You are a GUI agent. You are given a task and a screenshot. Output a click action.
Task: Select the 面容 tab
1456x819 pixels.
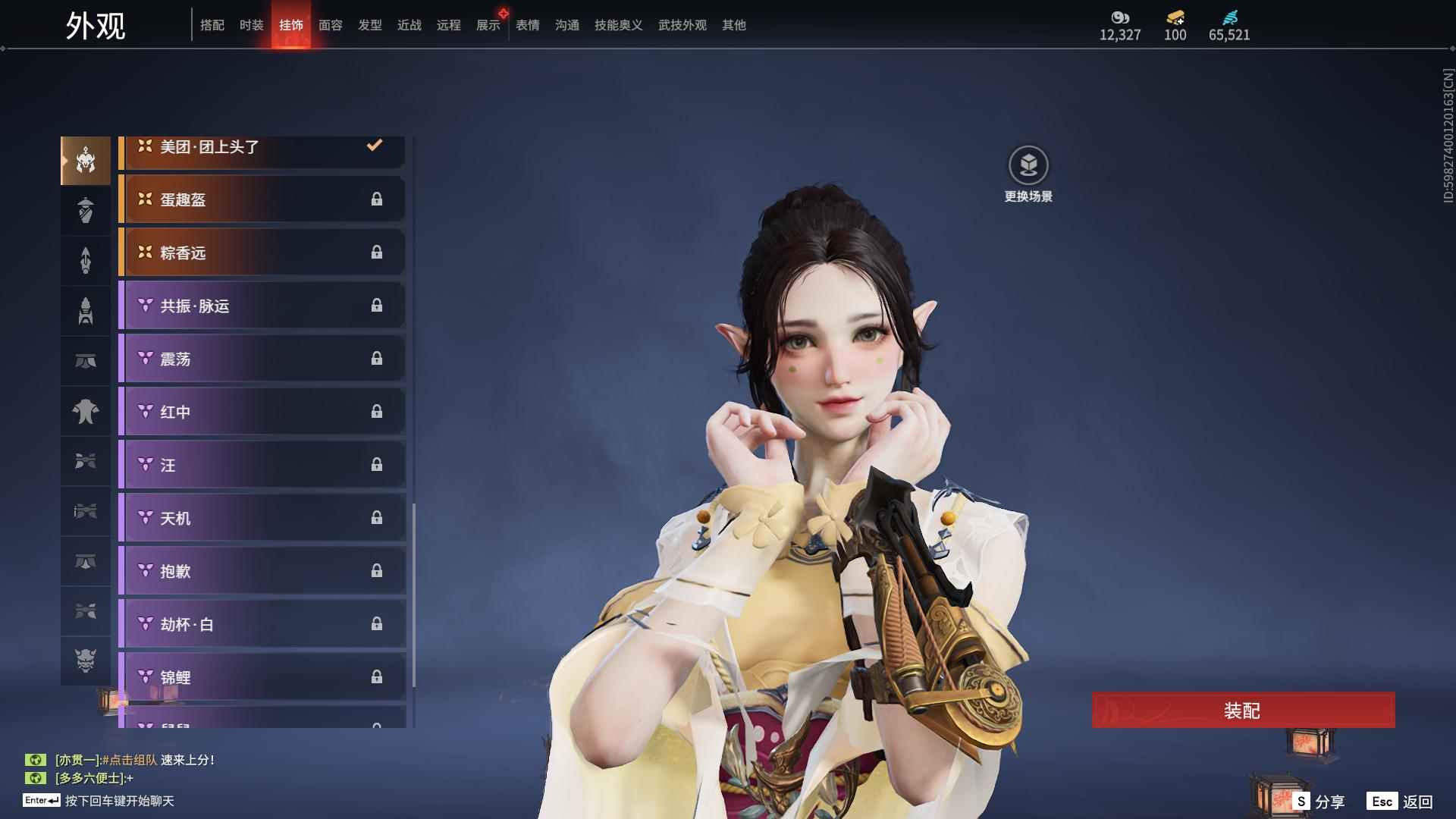(x=330, y=25)
